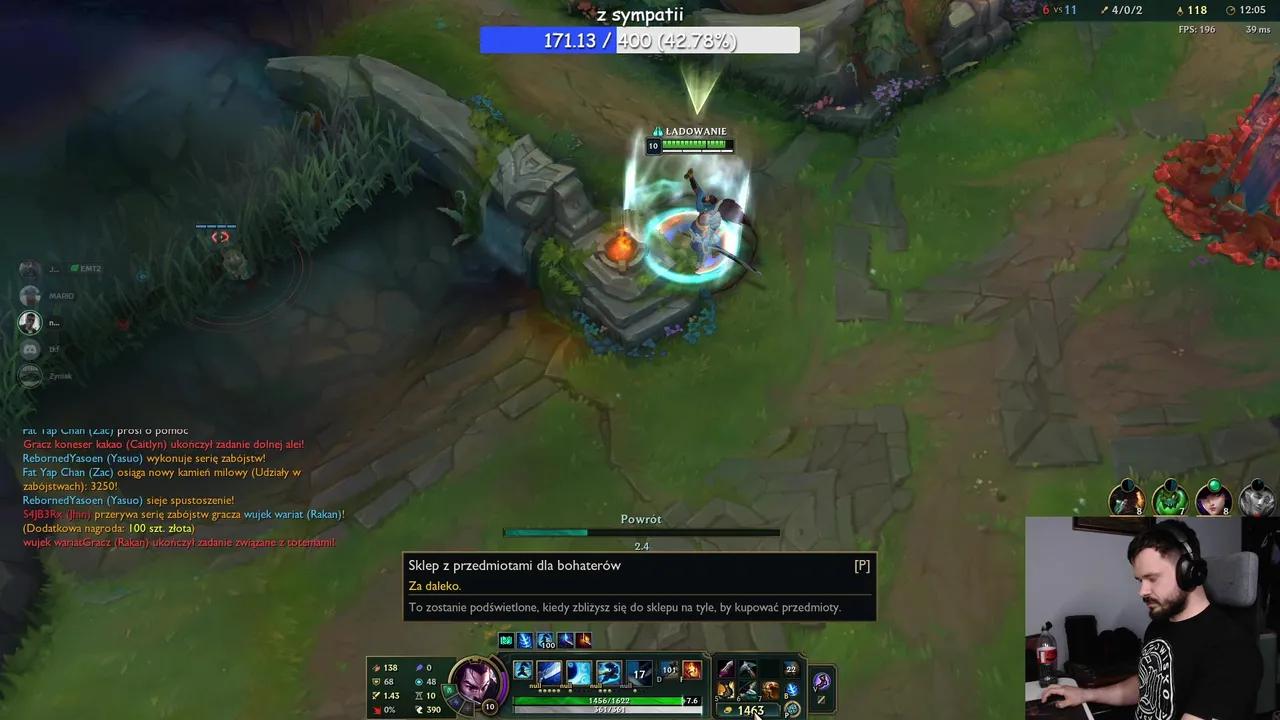This screenshot has height=720, width=1280.
Task: Click Yasuo's green health bar showing 1456/1622
Action: point(607,700)
